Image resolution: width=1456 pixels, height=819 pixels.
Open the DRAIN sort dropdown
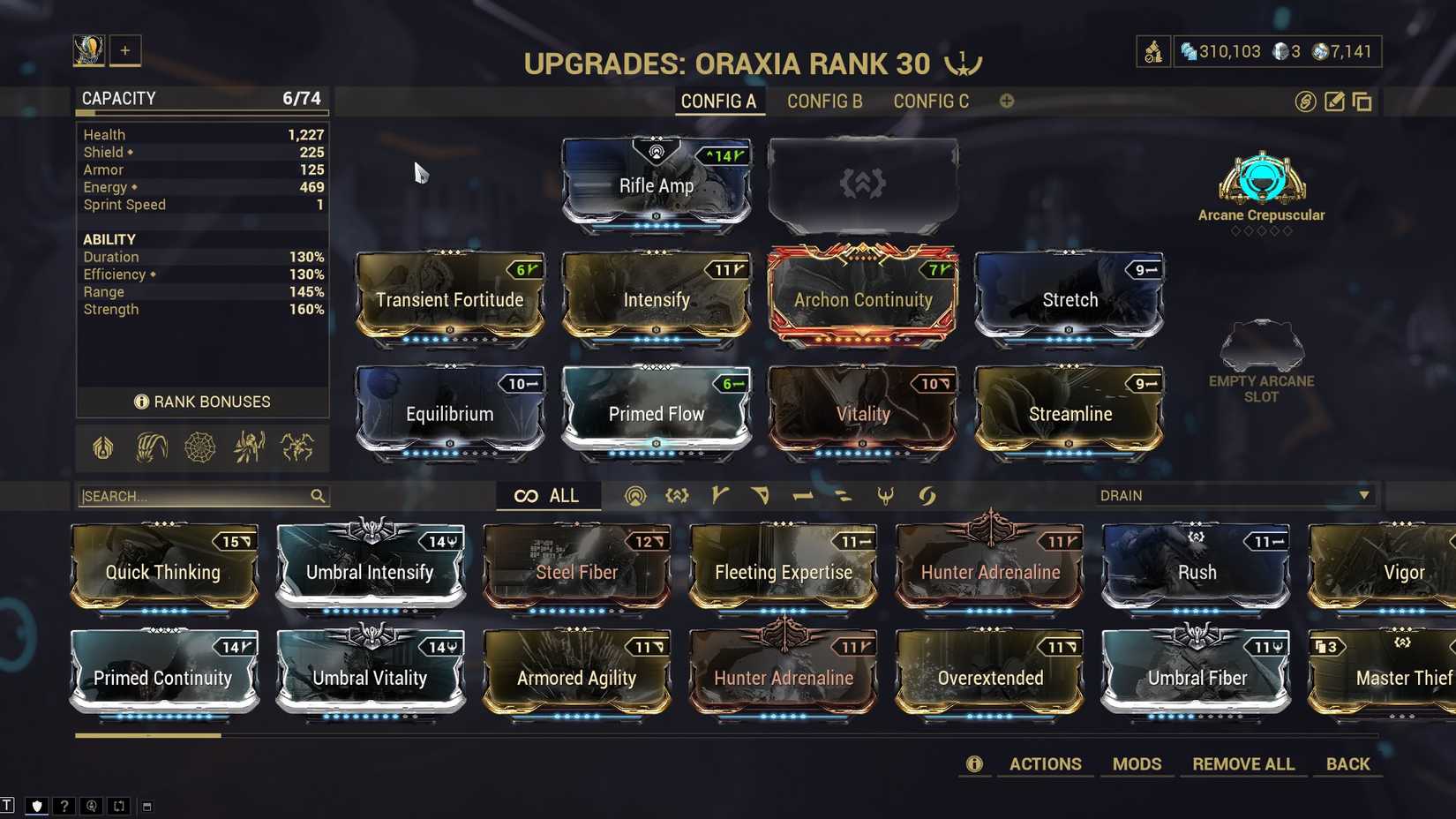pyautogui.click(x=1234, y=495)
